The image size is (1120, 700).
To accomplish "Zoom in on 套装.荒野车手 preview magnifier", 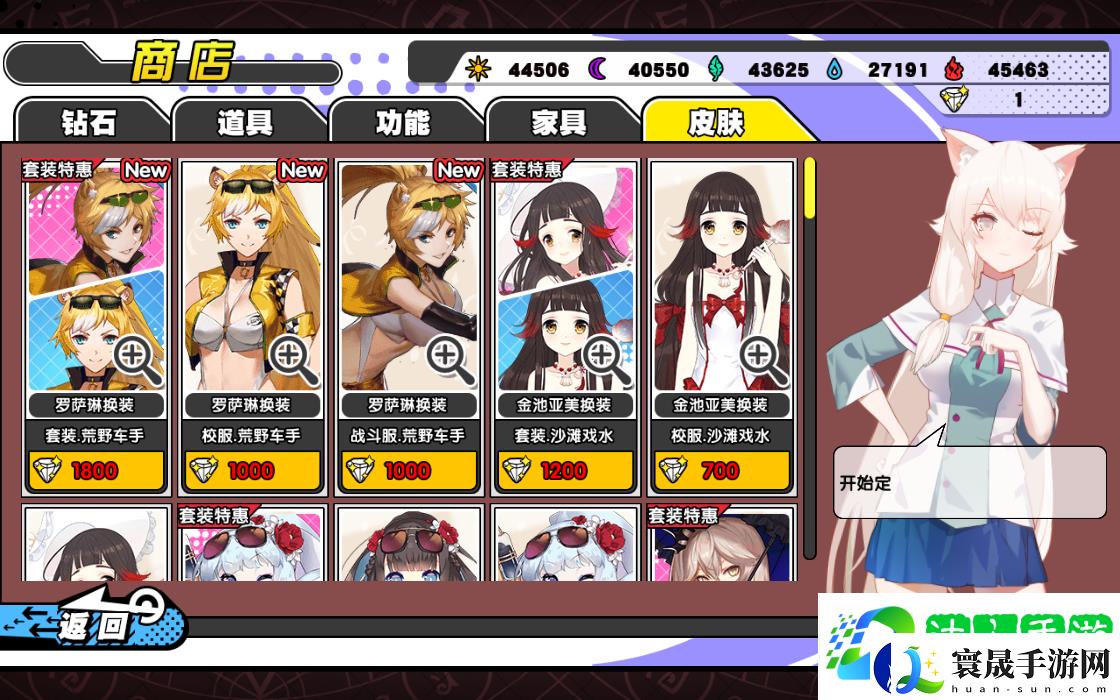I will (137, 359).
